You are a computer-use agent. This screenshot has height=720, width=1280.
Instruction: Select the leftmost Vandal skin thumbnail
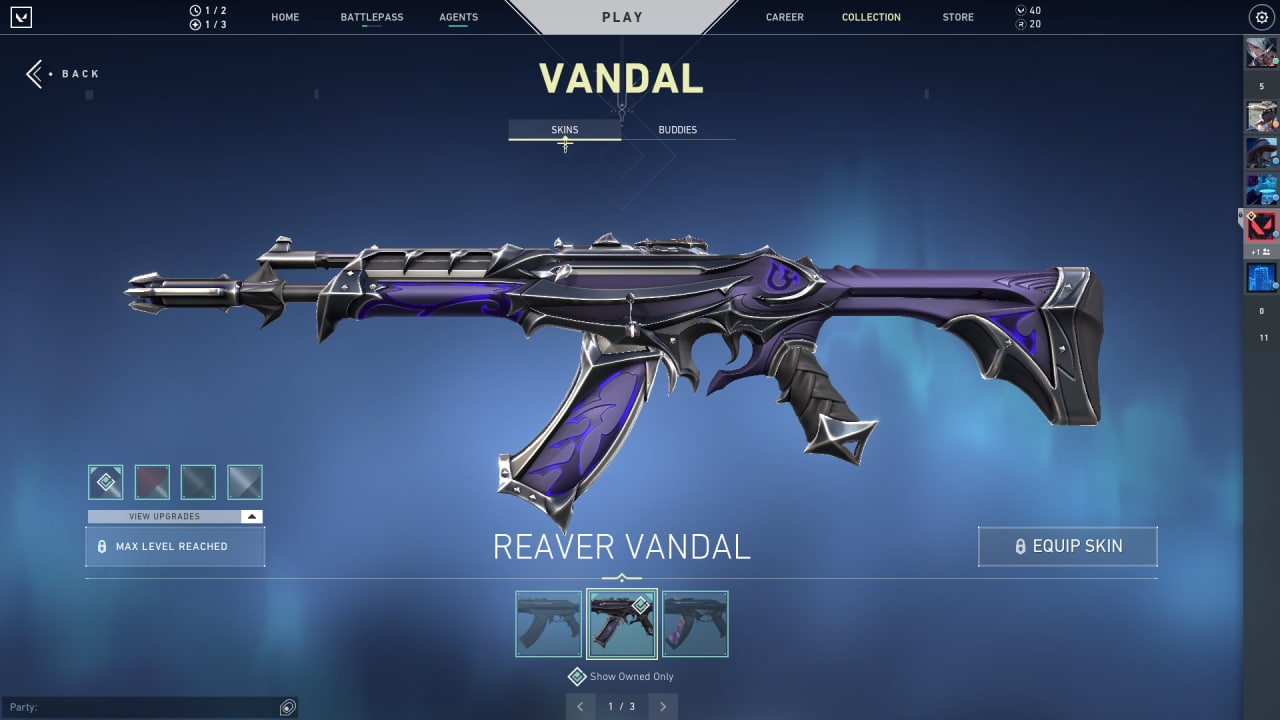[547, 623]
